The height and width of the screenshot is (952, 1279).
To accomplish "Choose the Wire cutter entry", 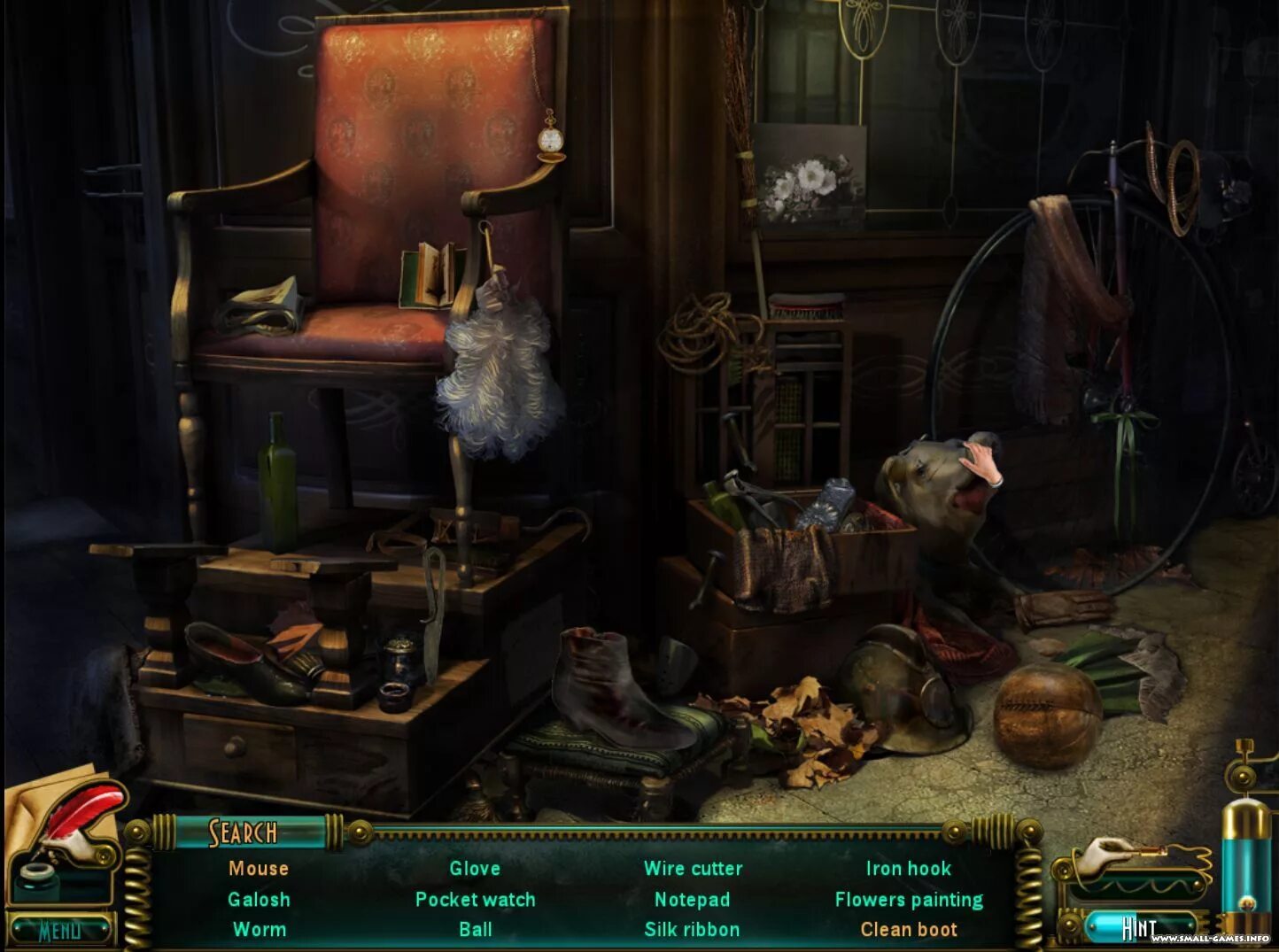I will pyautogui.click(x=693, y=869).
